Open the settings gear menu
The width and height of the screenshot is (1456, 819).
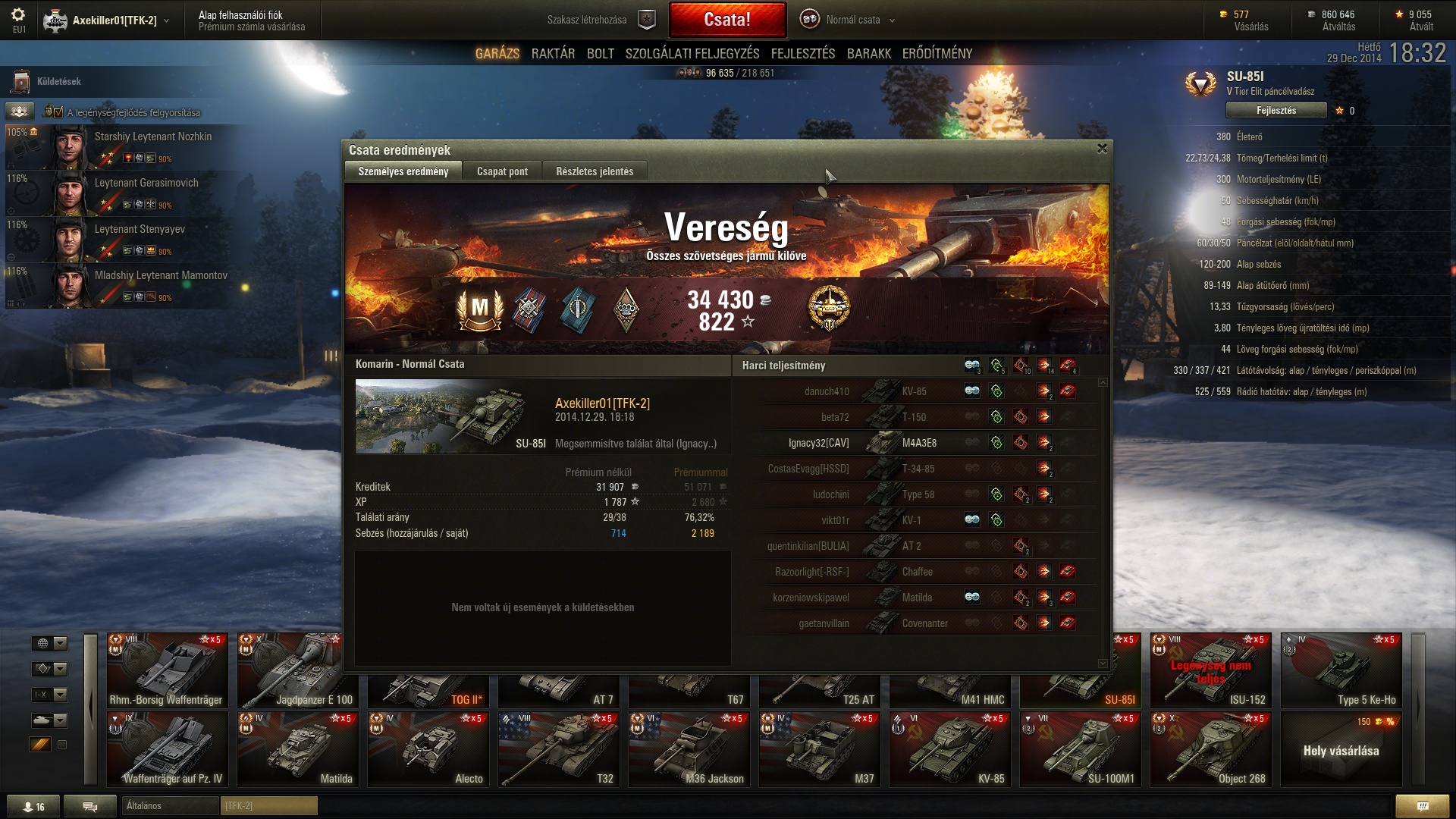tap(18, 15)
